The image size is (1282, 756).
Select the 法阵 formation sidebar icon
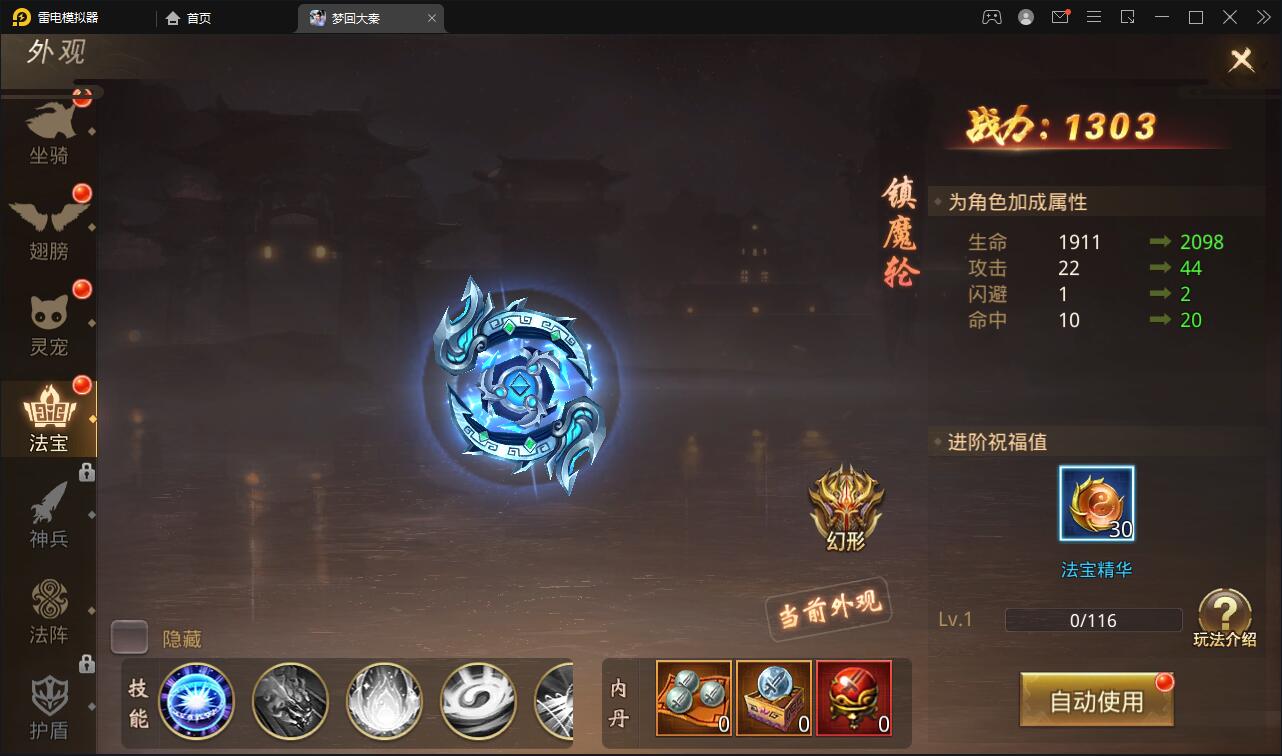[50, 608]
